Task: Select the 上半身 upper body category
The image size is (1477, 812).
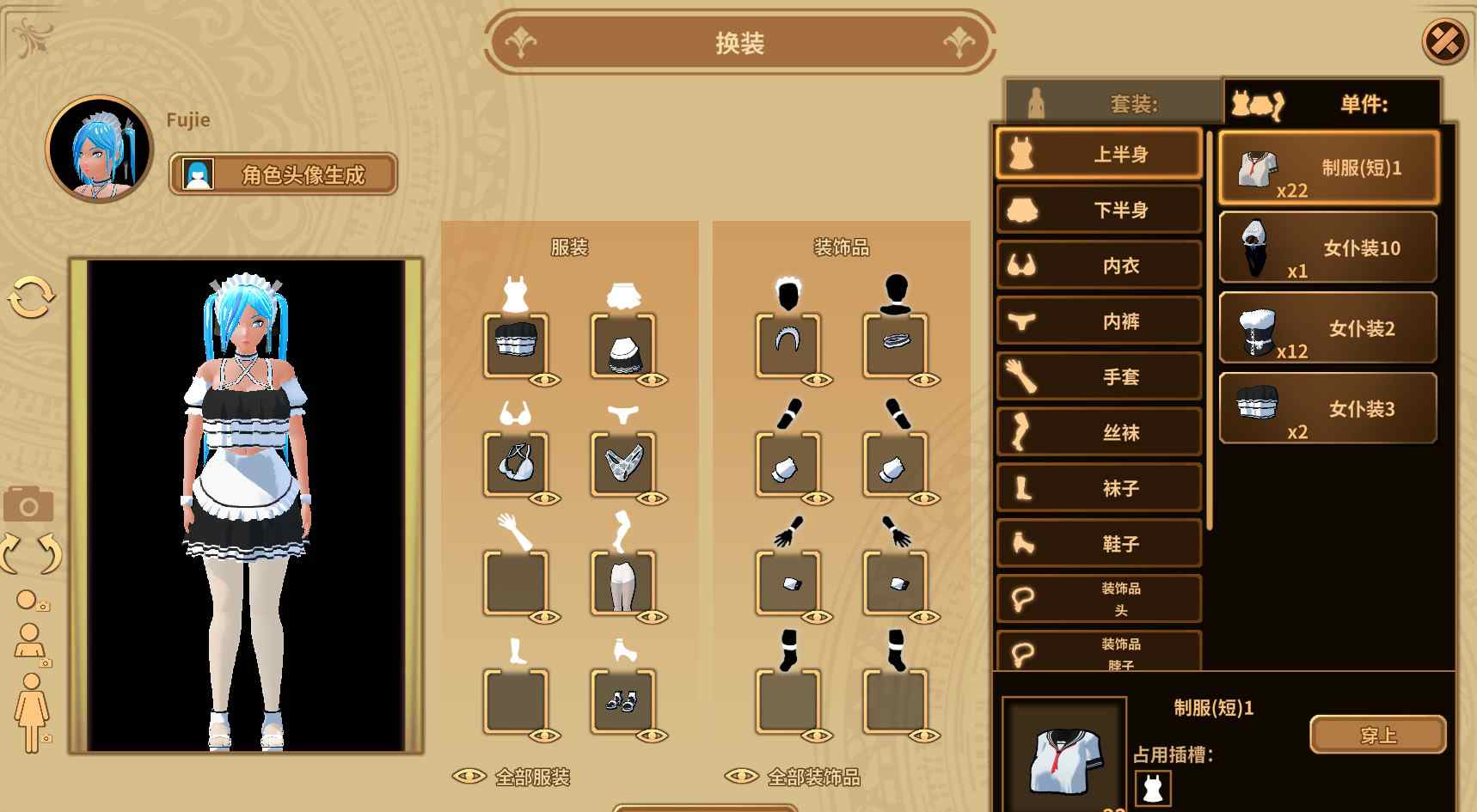Action: tap(1099, 155)
